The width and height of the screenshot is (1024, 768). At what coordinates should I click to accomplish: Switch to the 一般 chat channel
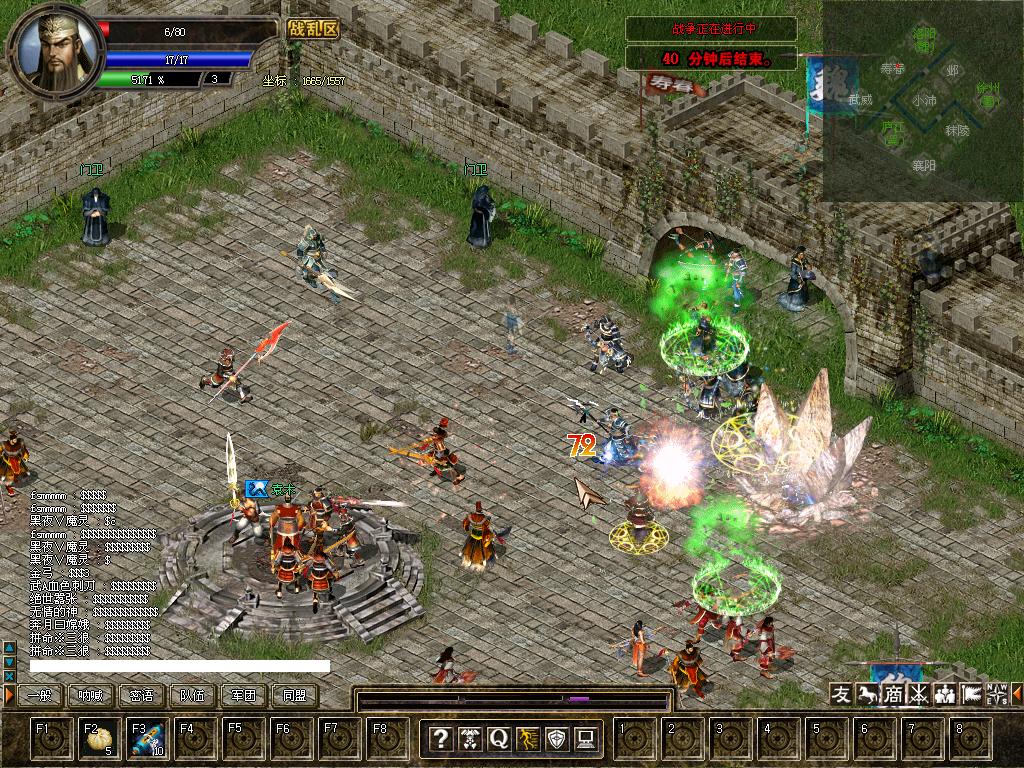40,695
